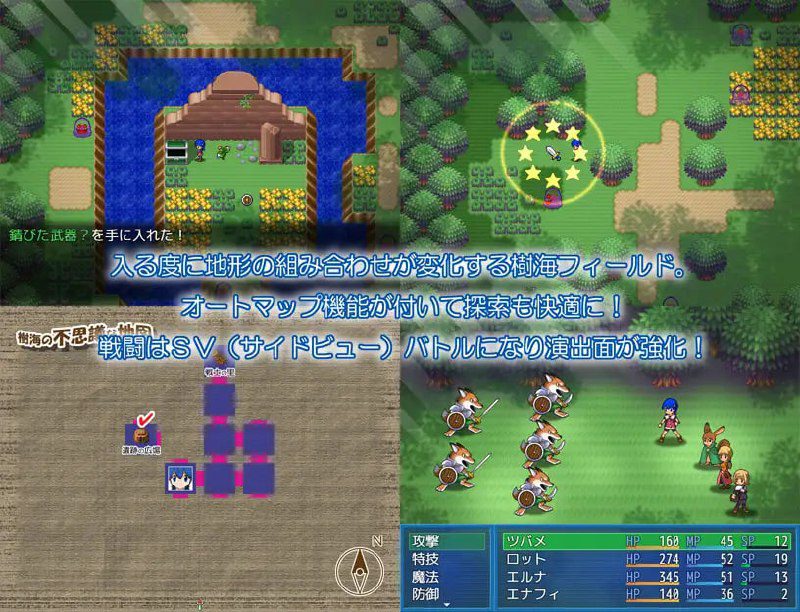This screenshot has height=612, width=800.
Task: Select the checkmarked ruins marker on the automap
Action: (140, 434)
